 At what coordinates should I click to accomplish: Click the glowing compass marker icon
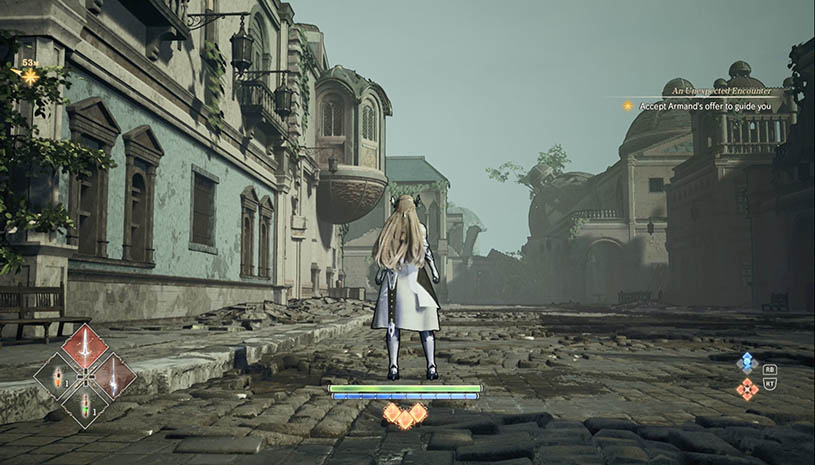30,75
